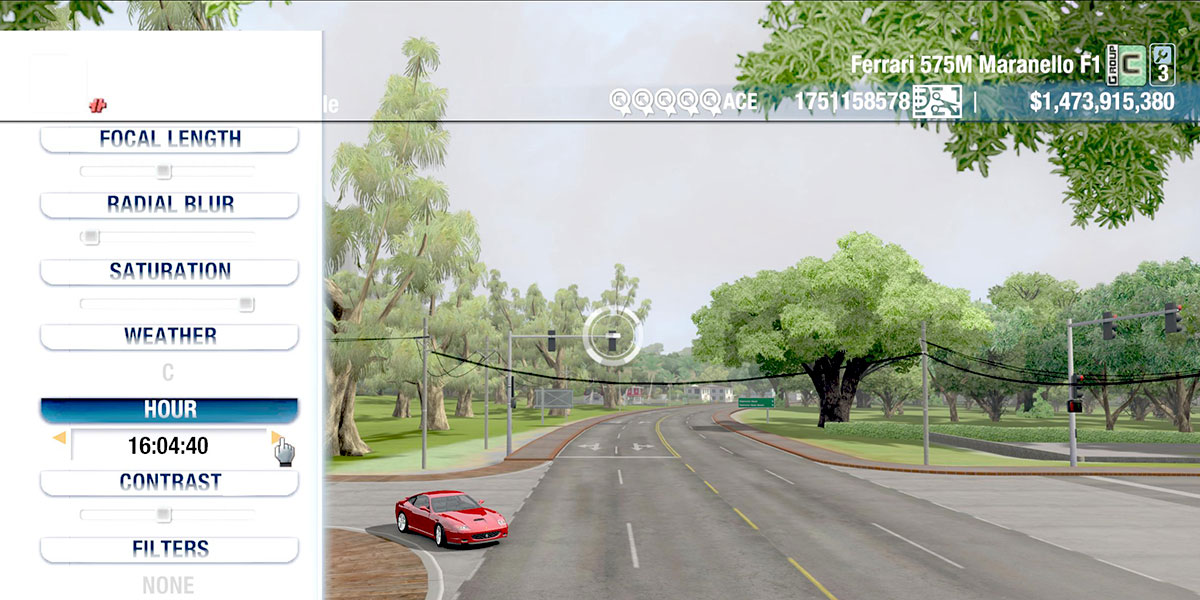
Task: Click the contrast slider handle
Action: click(x=163, y=515)
